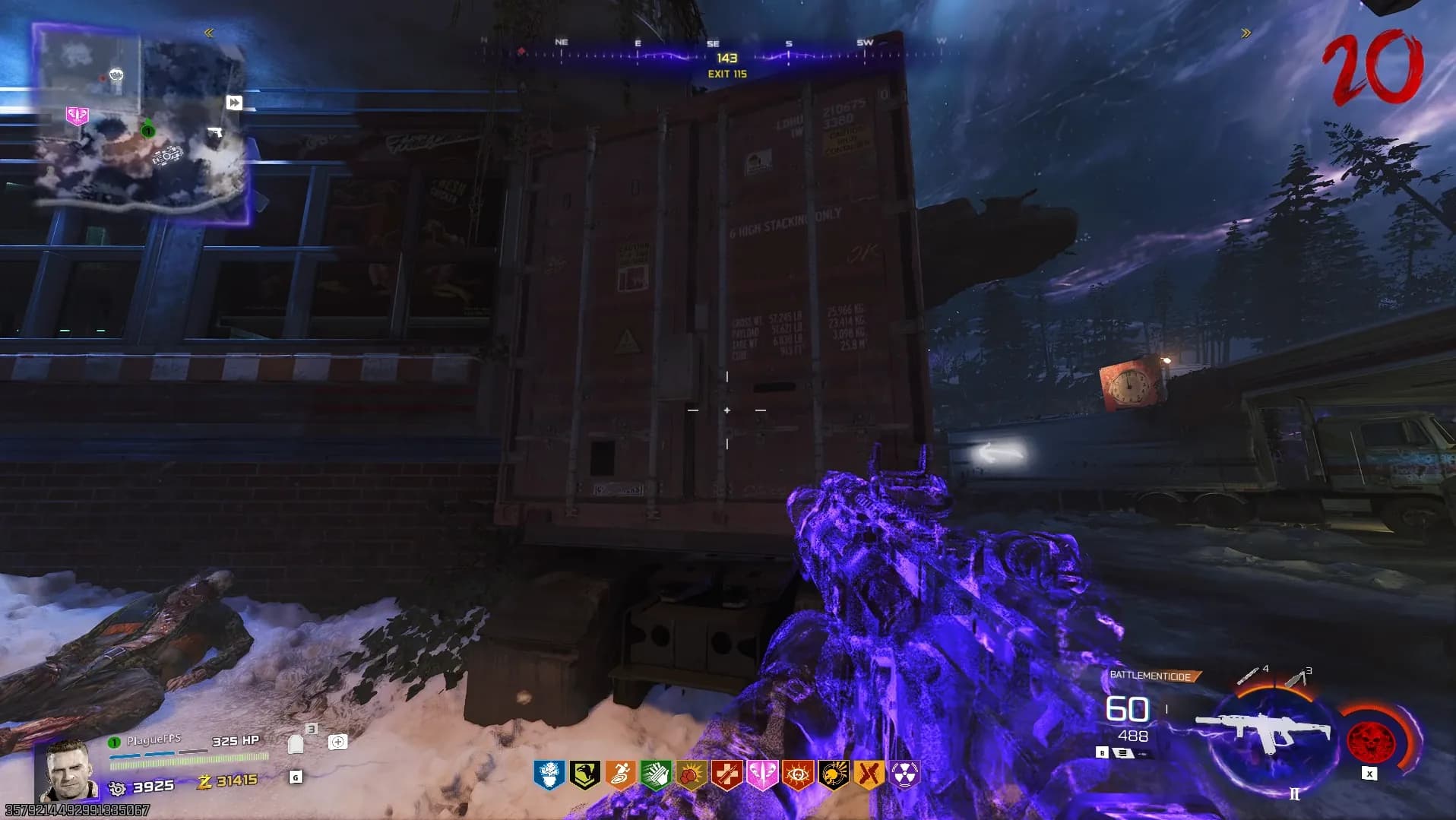Select the blue Vulture Aid perk icon
Screen dimensions: 1456x820
(549, 774)
